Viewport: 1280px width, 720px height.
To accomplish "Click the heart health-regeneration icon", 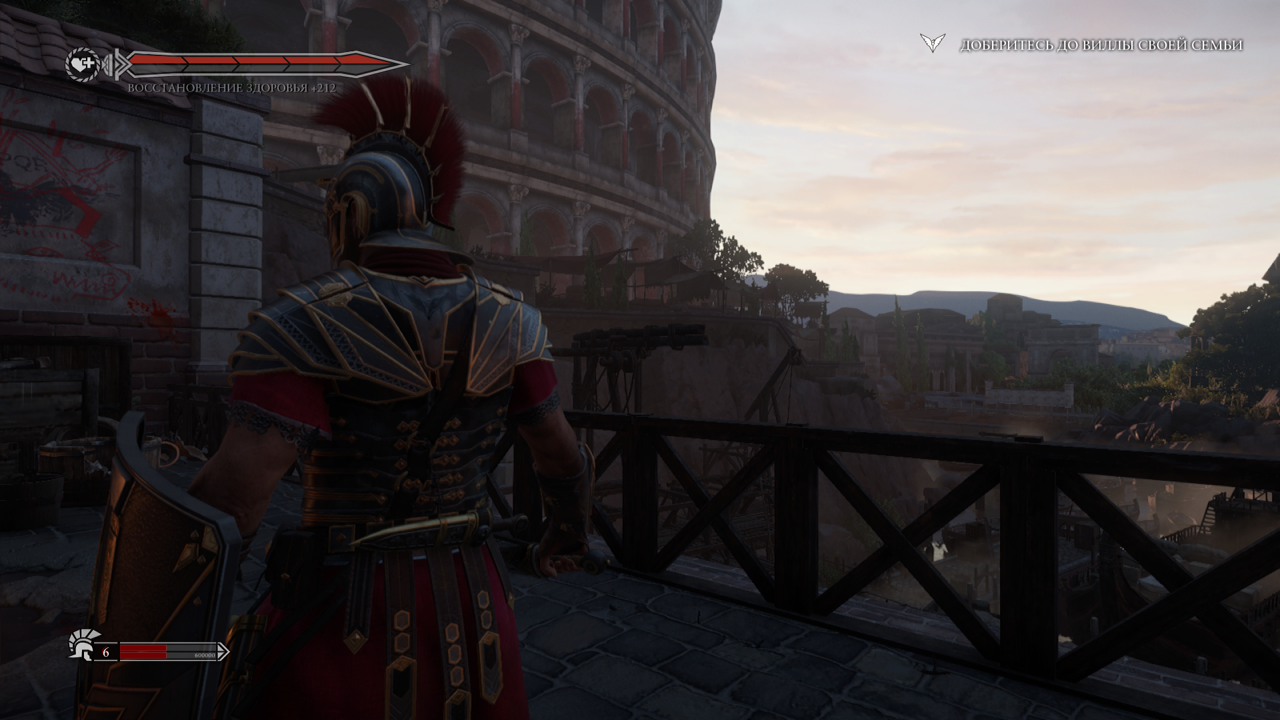I will (x=82, y=64).
